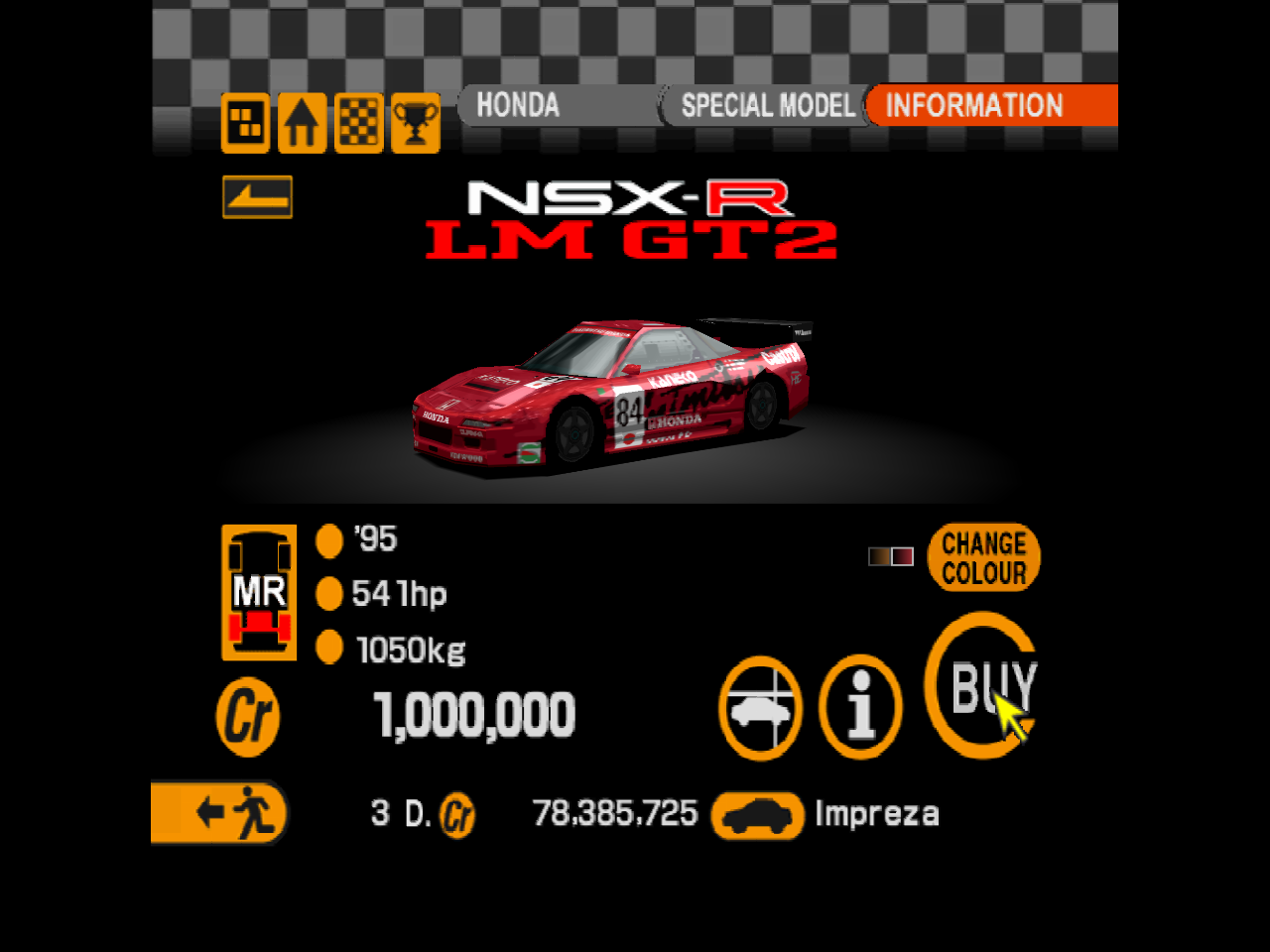1270x952 pixels.
Task: Exit via the running man back button
Action: (218, 814)
